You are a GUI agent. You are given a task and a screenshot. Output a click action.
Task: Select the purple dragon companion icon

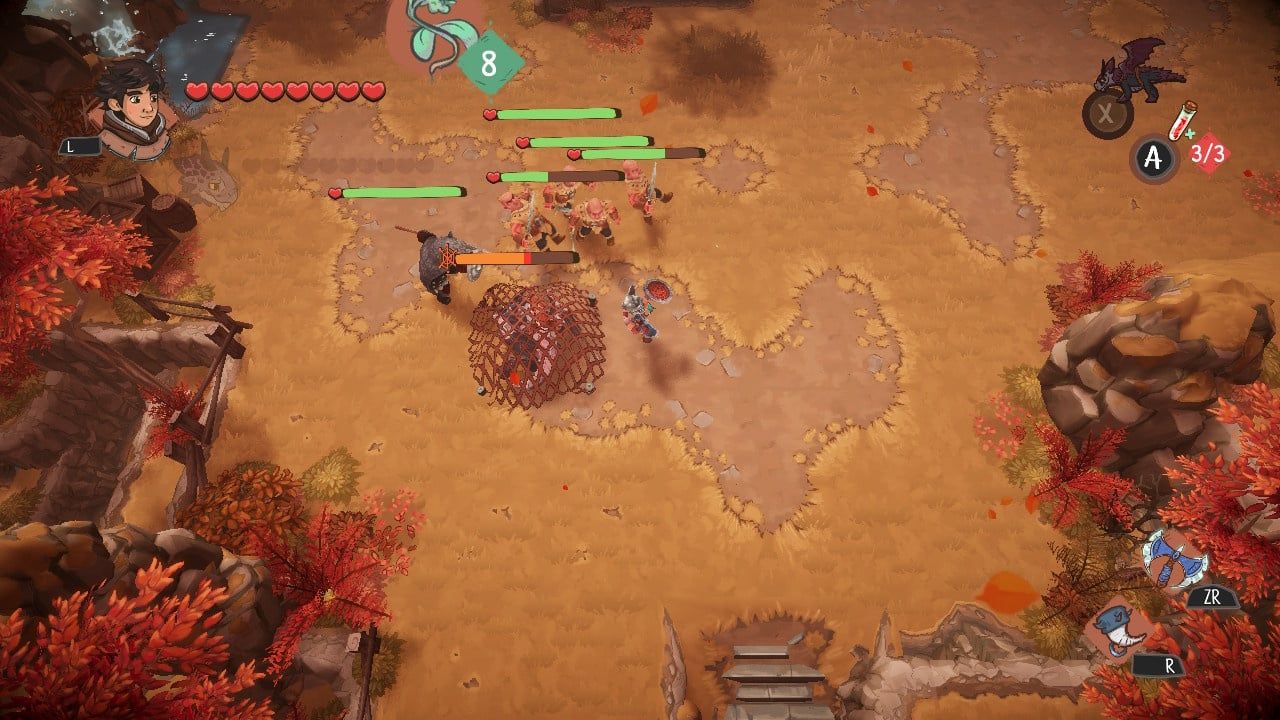coord(1137,71)
